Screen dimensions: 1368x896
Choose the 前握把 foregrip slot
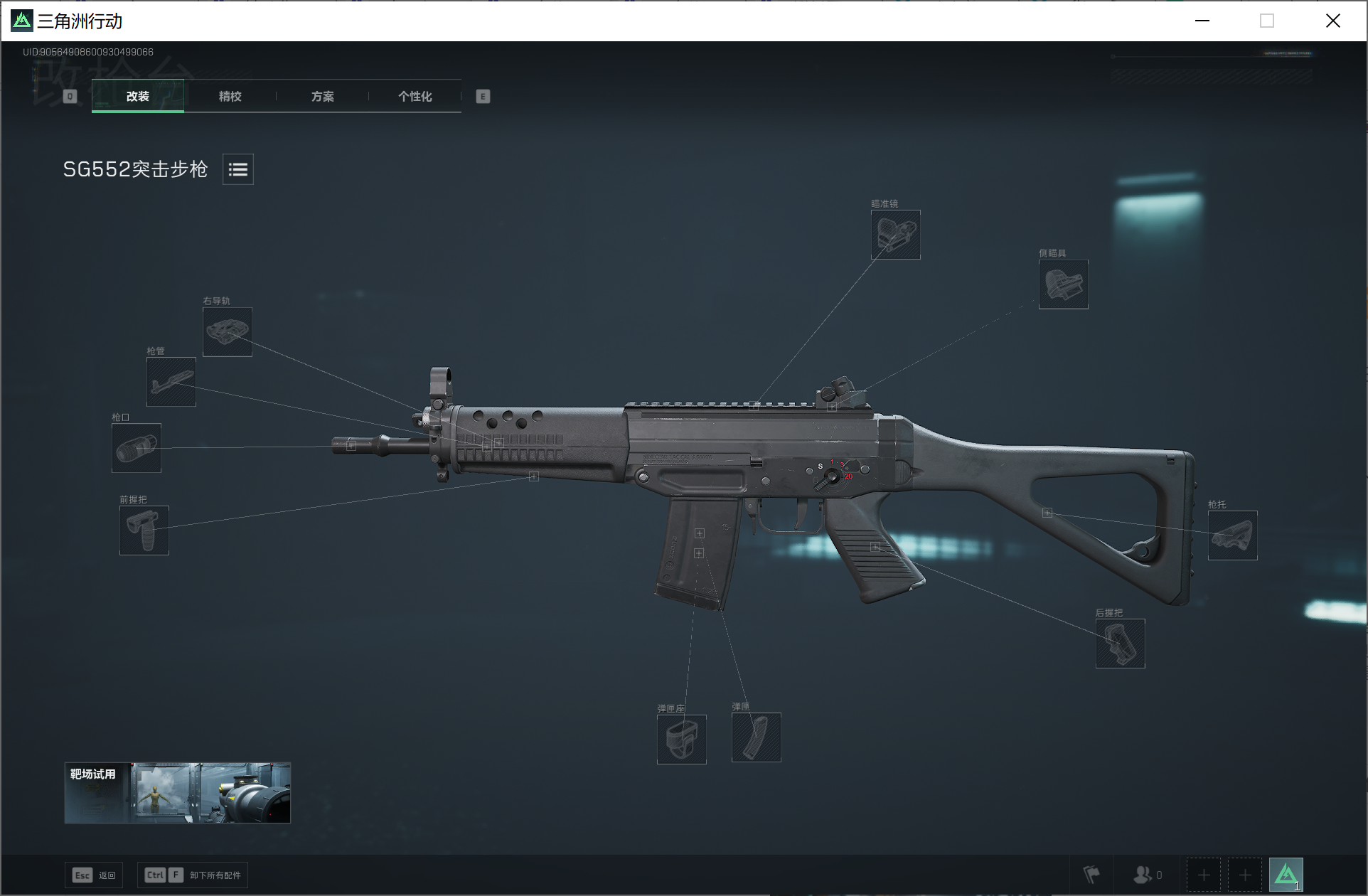click(x=144, y=530)
